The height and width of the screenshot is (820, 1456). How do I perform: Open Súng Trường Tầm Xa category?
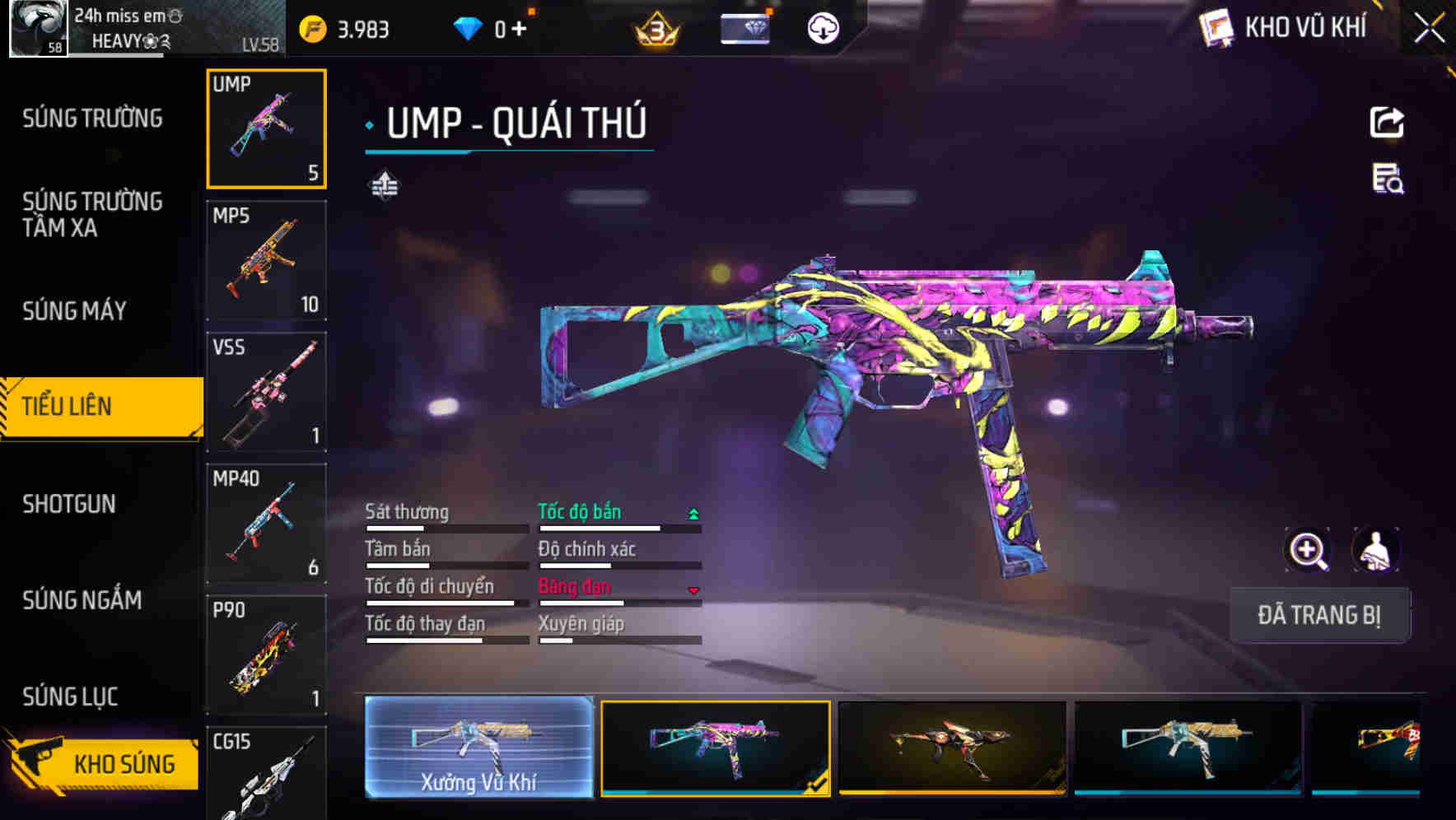click(92, 214)
